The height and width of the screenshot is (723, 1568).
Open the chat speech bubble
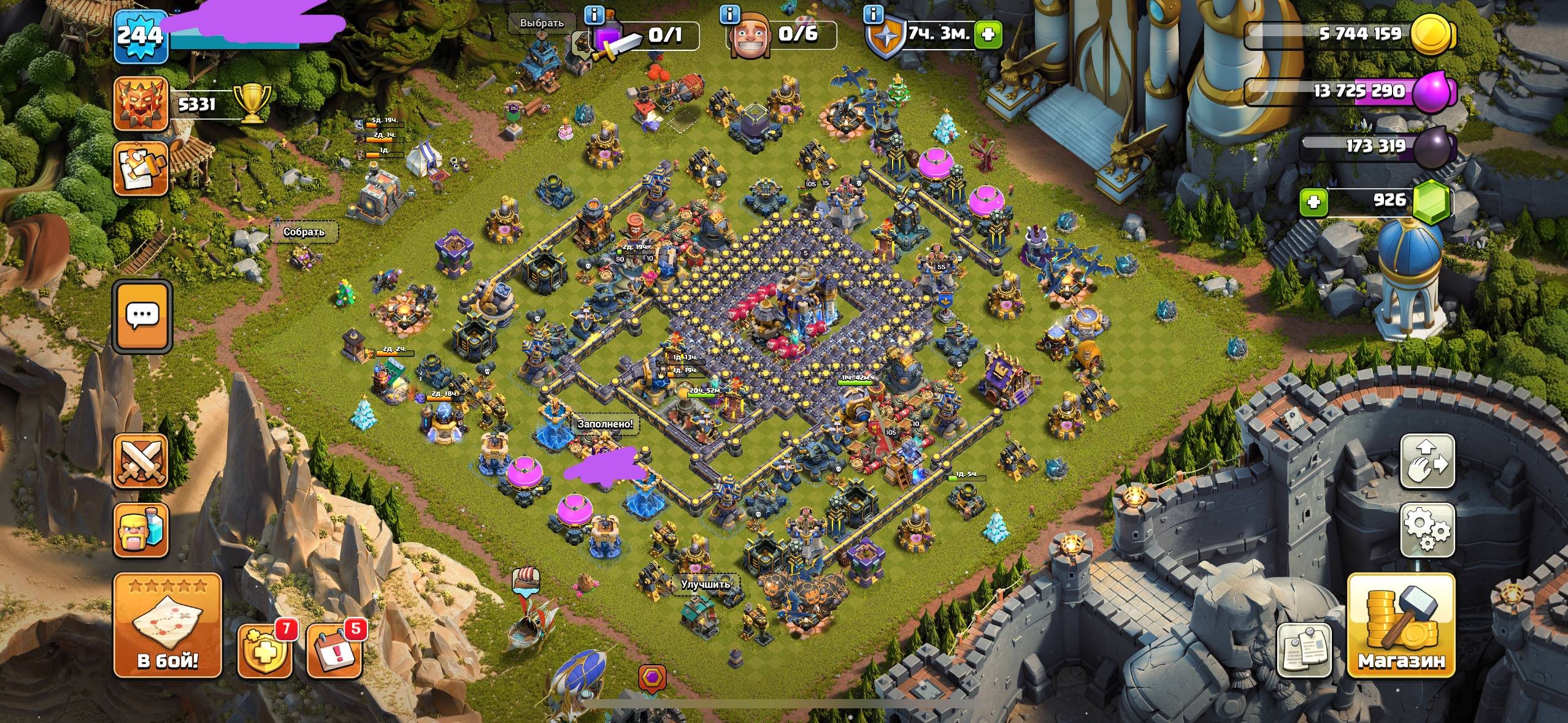(142, 316)
